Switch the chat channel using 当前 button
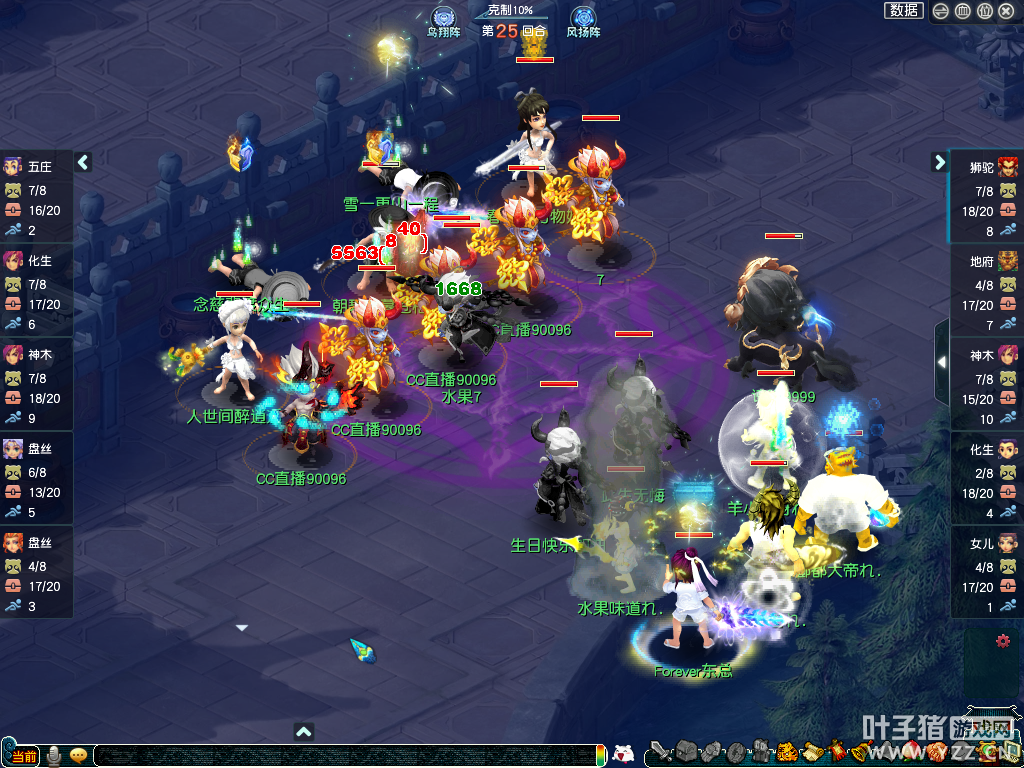This screenshot has width=1024, height=768. click(24, 755)
